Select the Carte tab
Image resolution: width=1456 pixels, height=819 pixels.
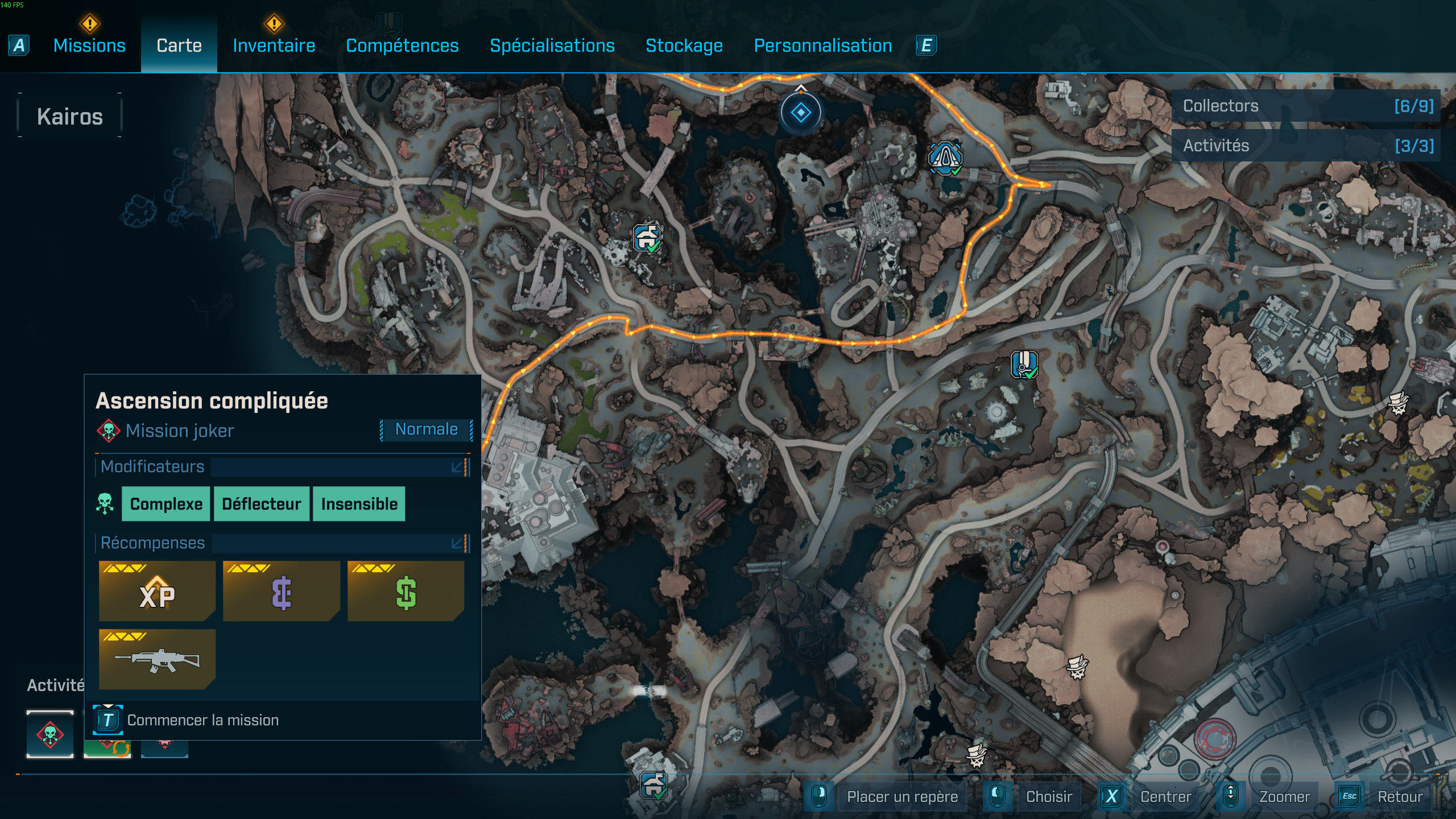coord(179,45)
